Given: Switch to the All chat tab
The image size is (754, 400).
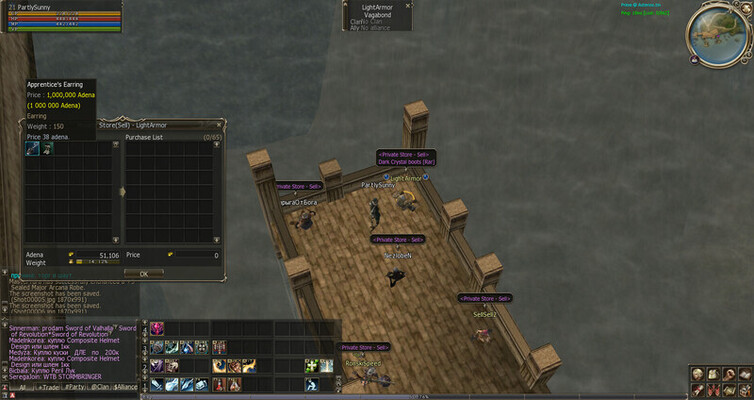Looking at the screenshot, I should coord(20,386).
